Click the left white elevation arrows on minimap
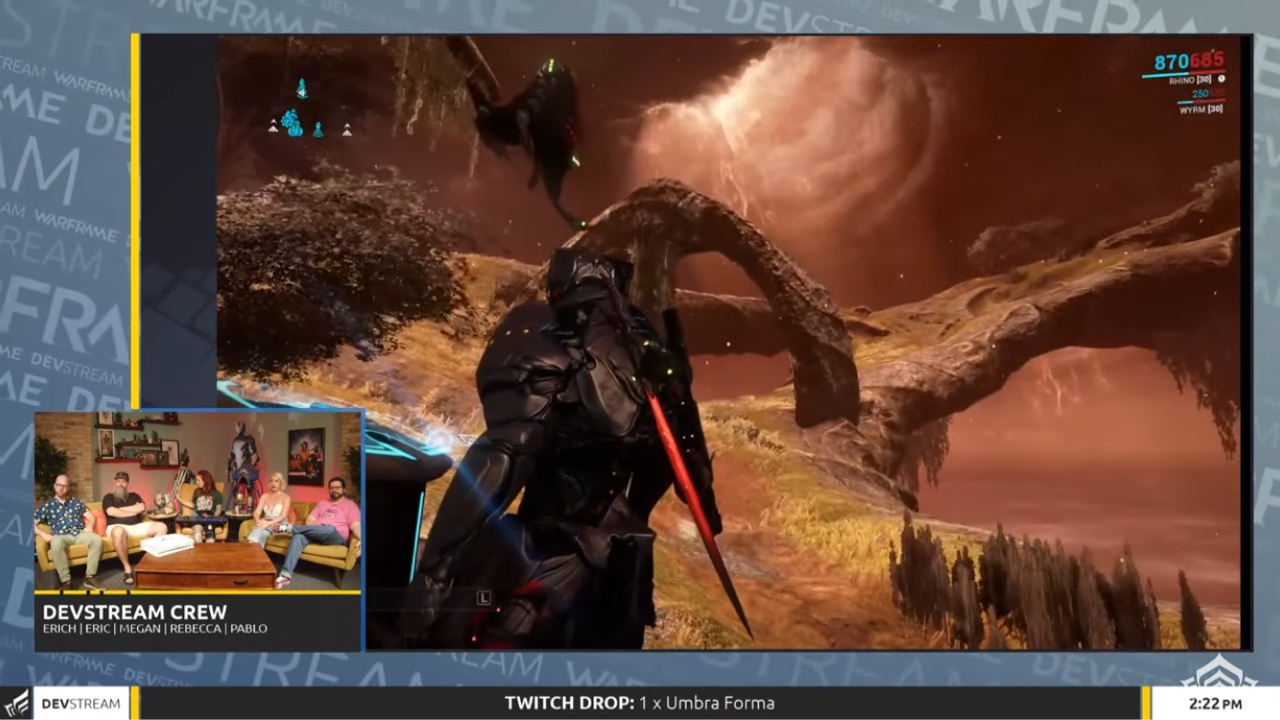Viewport: 1280px width, 720px height. coord(273,128)
